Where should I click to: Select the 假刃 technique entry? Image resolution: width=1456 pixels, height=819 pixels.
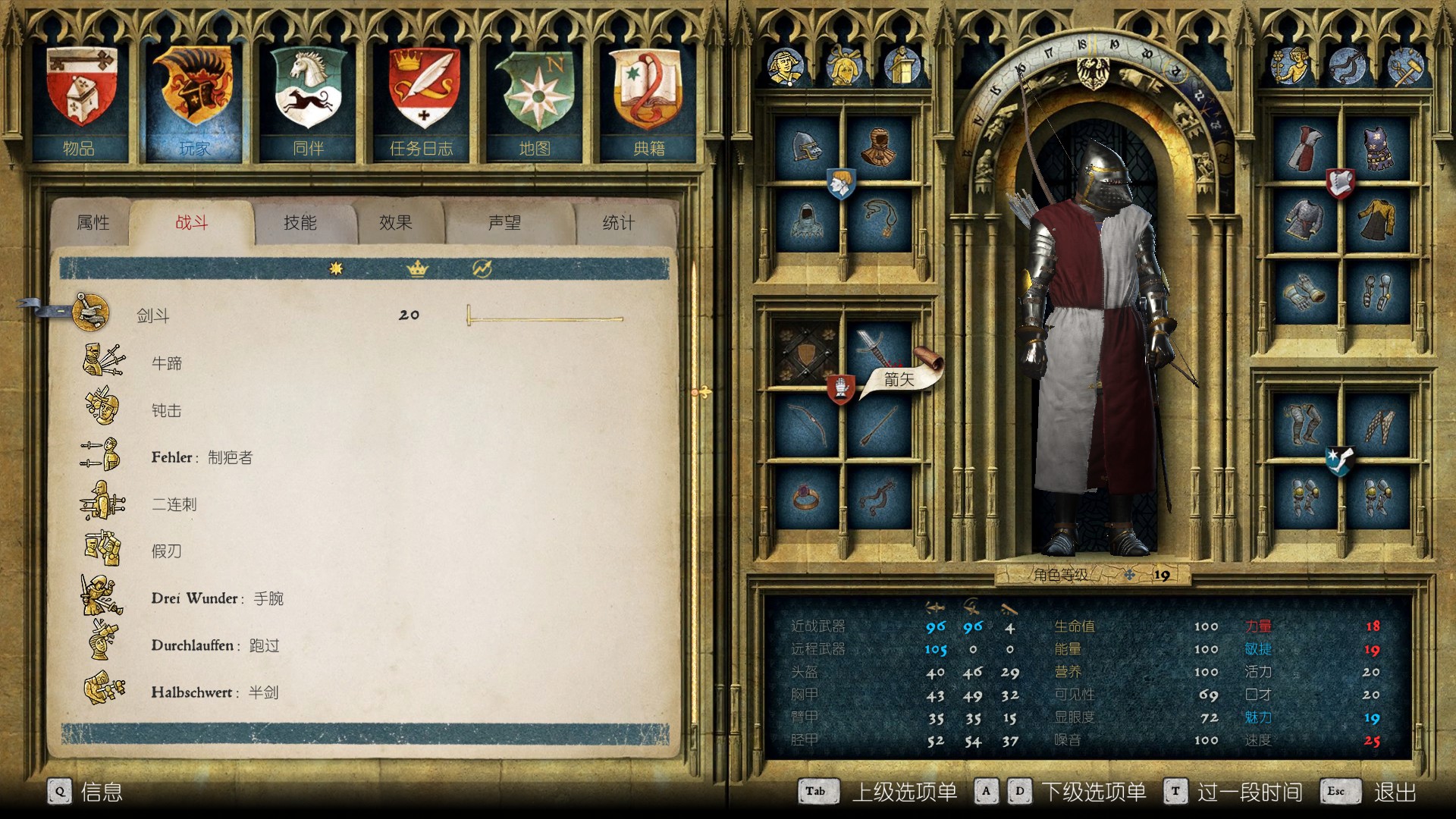point(167,551)
